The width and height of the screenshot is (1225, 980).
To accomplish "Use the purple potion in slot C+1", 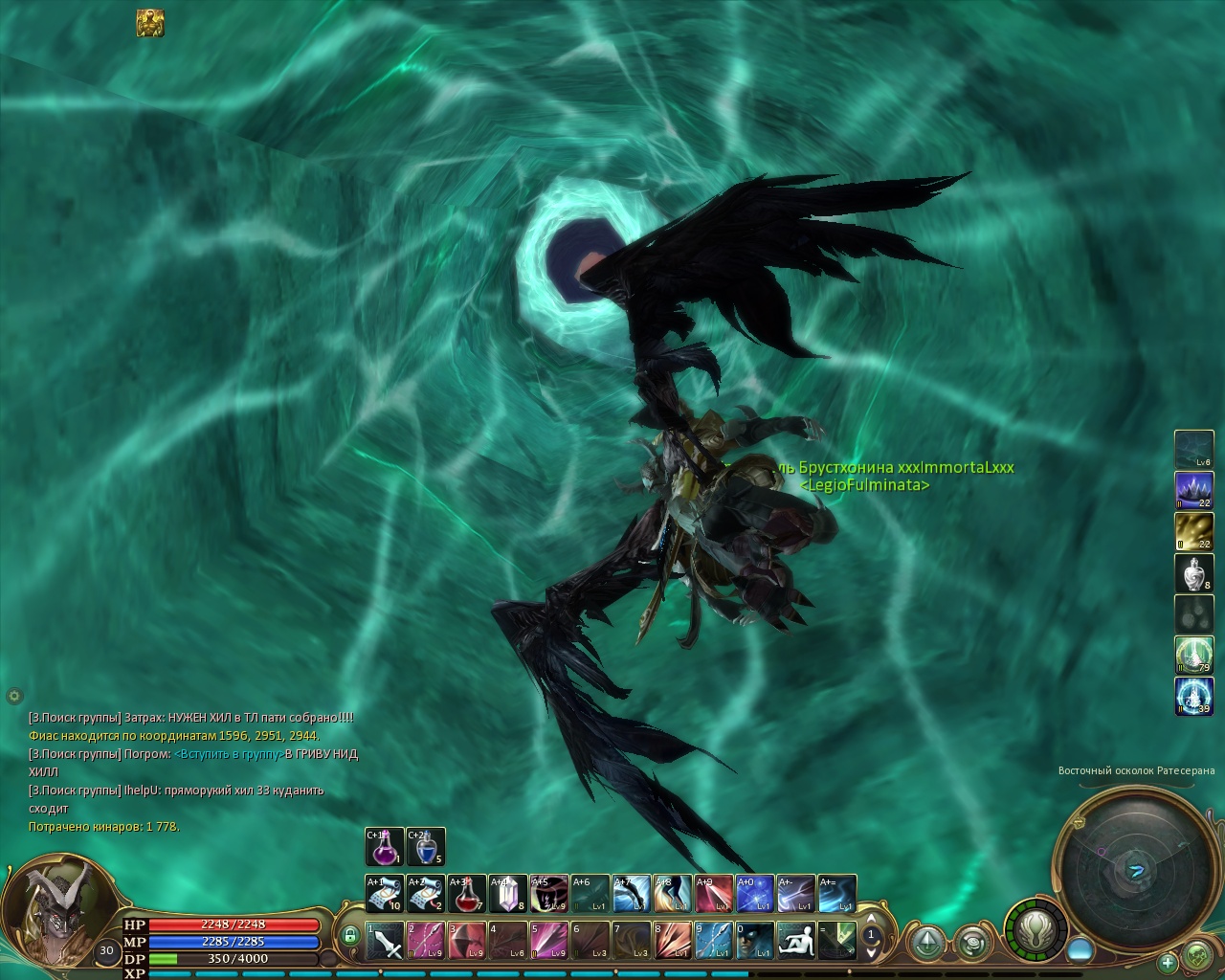I will tap(384, 847).
